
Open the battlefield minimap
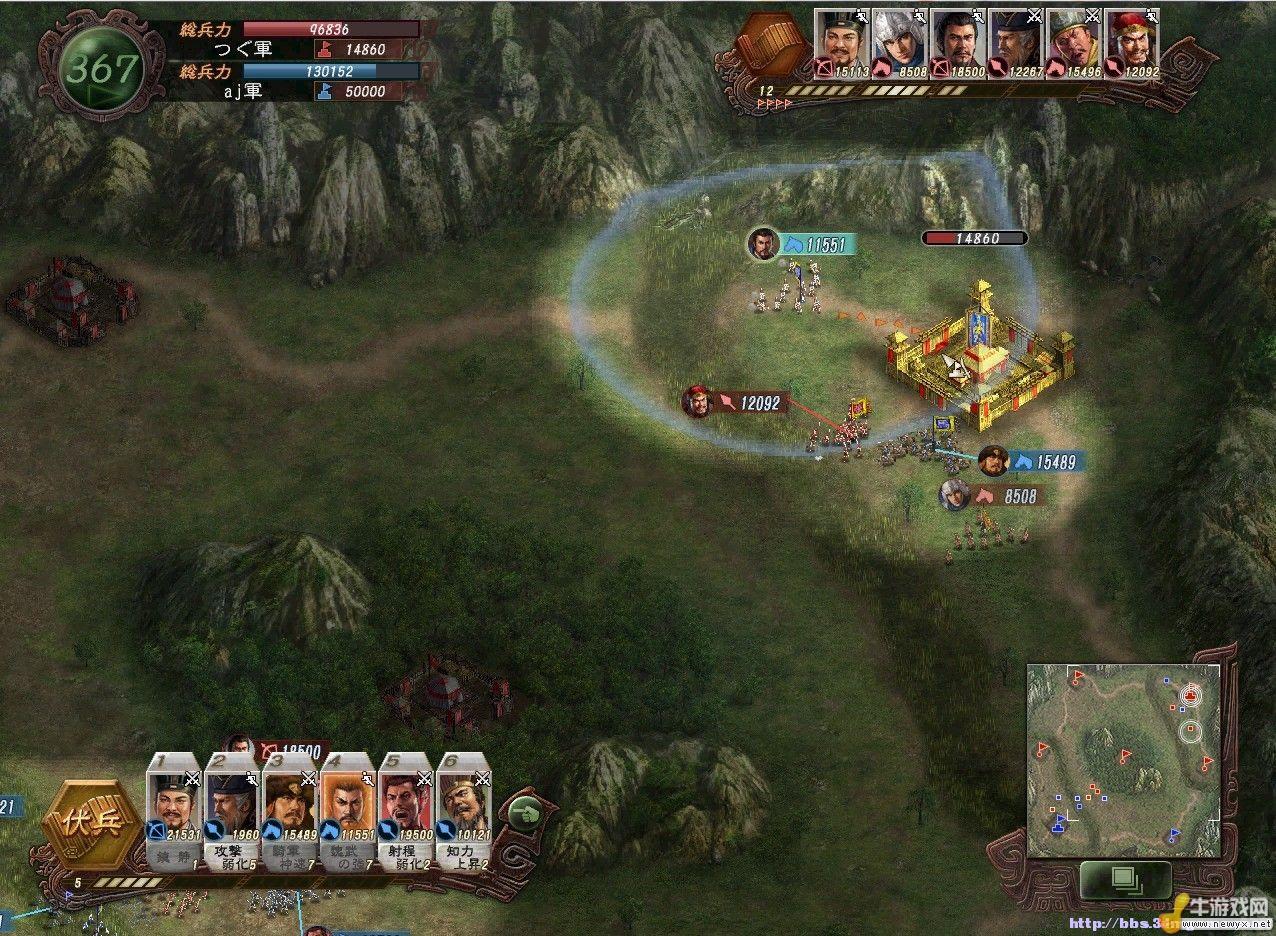point(1123,760)
